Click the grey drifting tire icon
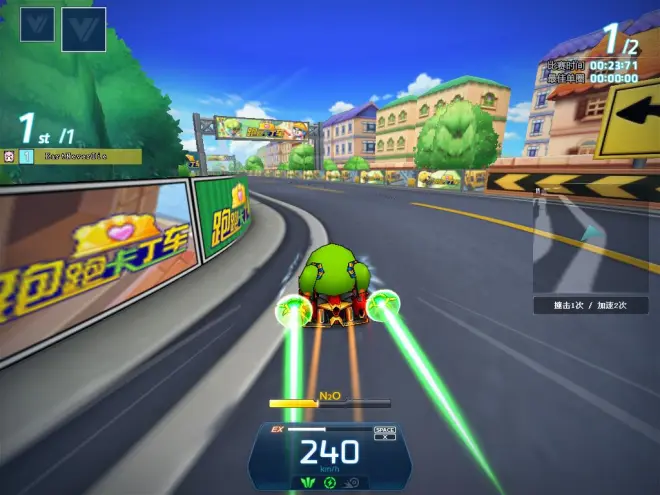This screenshot has height=495, width=660. pos(351,483)
